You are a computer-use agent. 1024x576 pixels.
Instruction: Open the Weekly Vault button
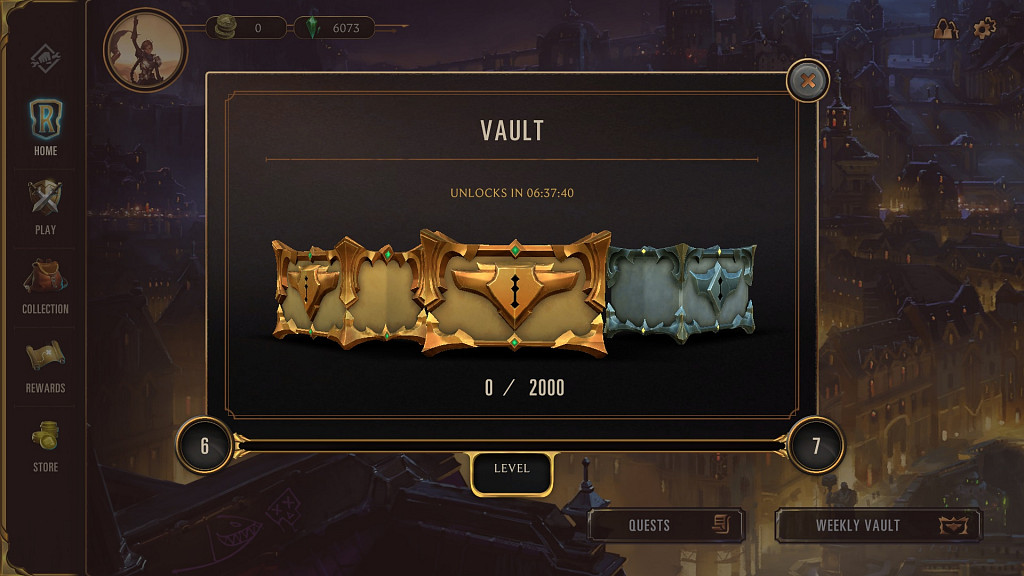point(878,525)
